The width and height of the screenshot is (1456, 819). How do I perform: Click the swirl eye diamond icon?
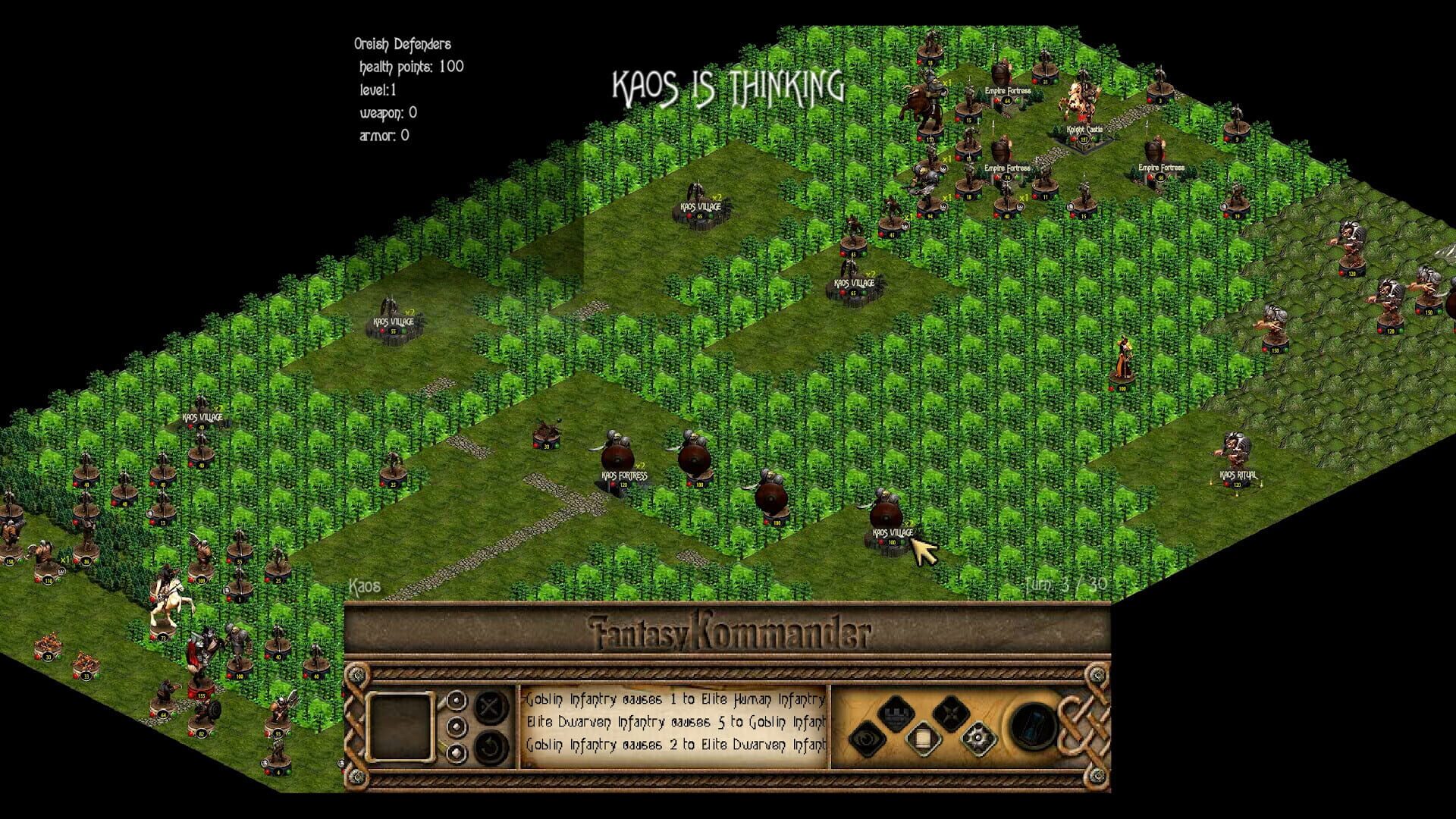point(871,739)
